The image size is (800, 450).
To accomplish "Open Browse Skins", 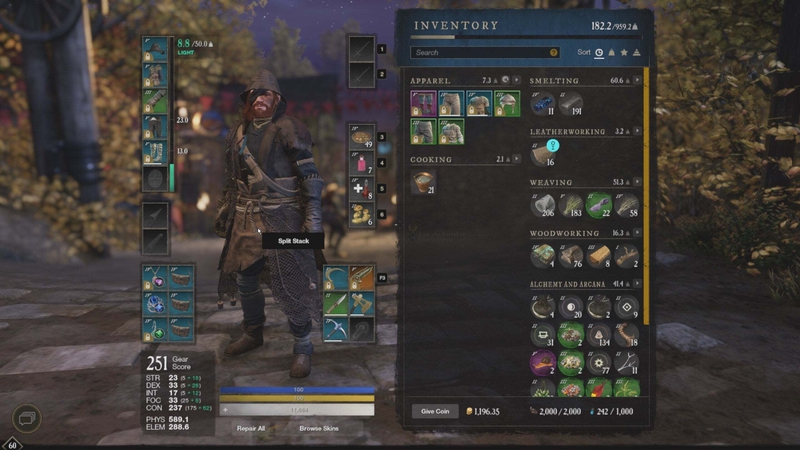I will coord(320,427).
